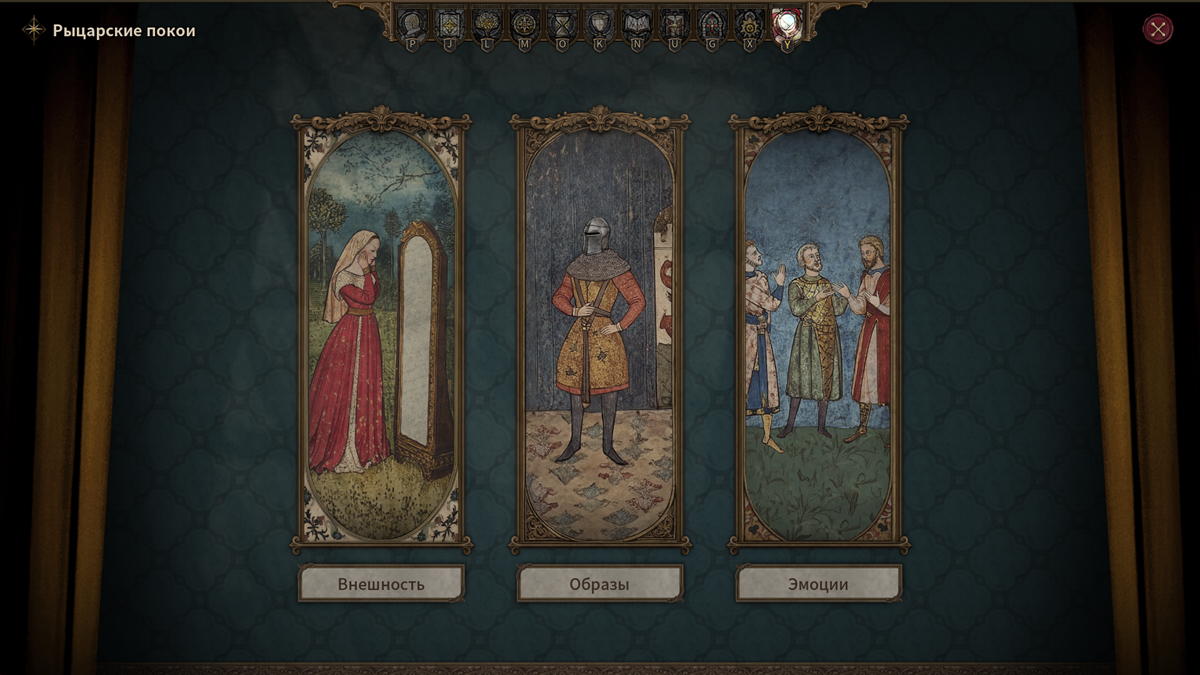
Task: Open the Внешность appearance section
Action: coord(381,584)
